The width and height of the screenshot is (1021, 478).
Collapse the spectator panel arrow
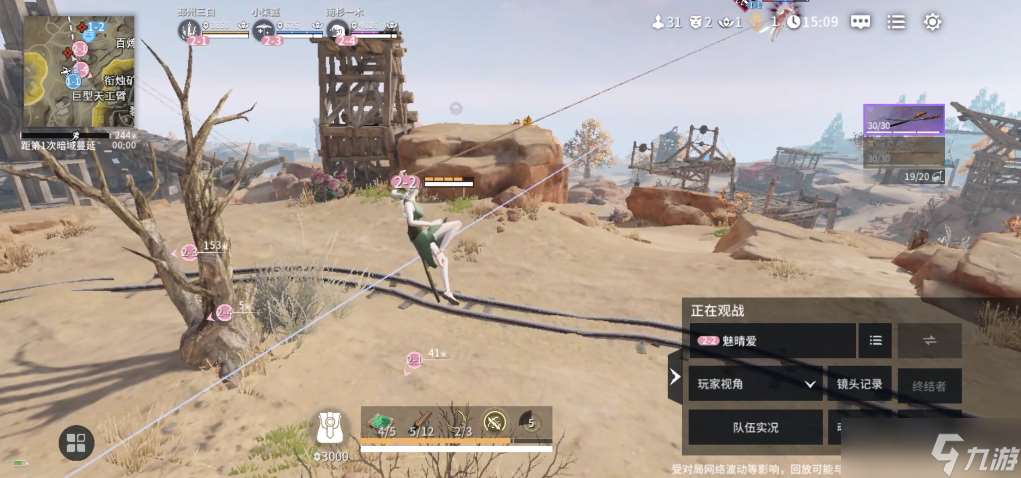tap(675, 377)
